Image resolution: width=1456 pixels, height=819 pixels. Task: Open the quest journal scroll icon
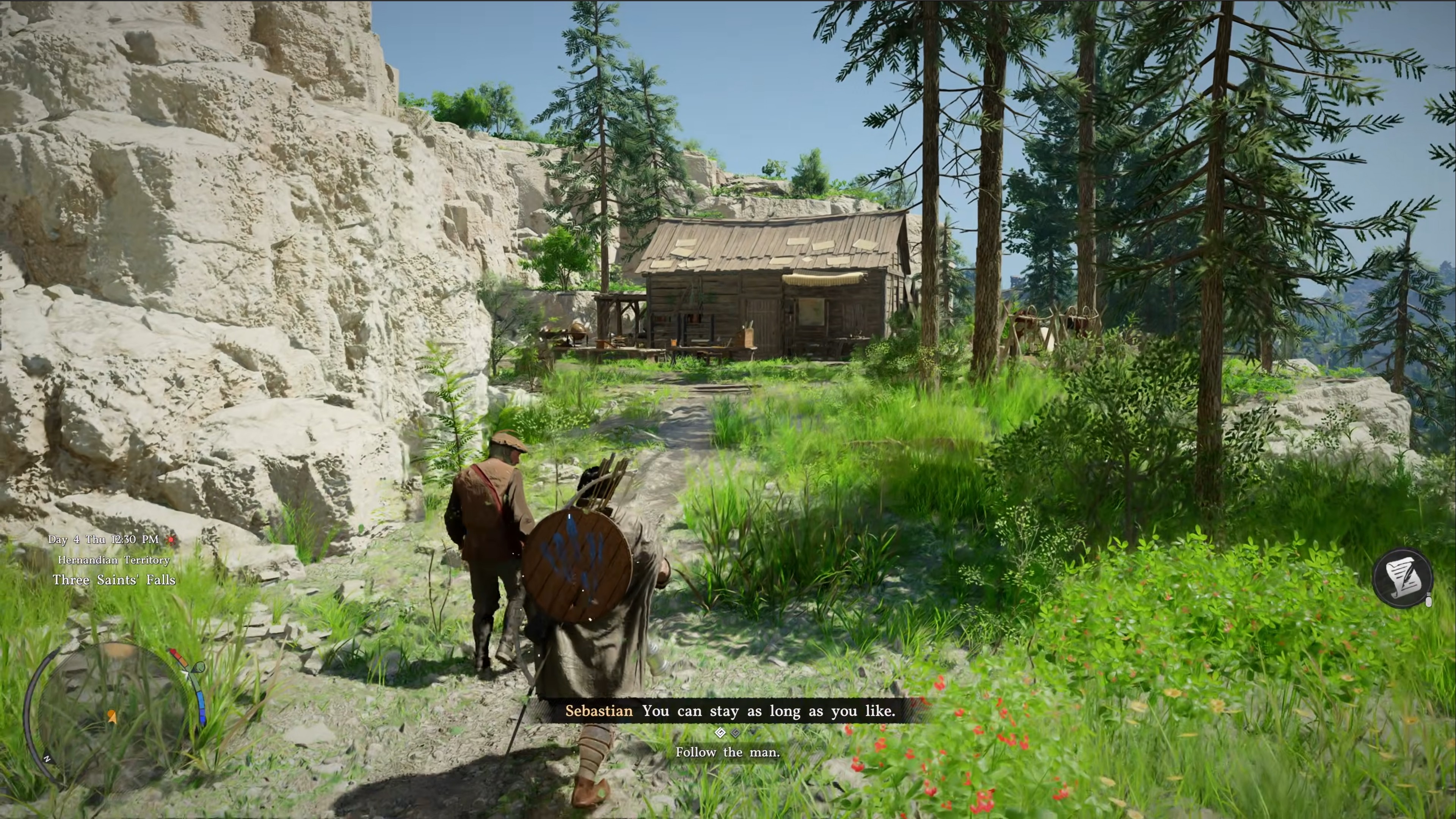[x=1402, y=577]
